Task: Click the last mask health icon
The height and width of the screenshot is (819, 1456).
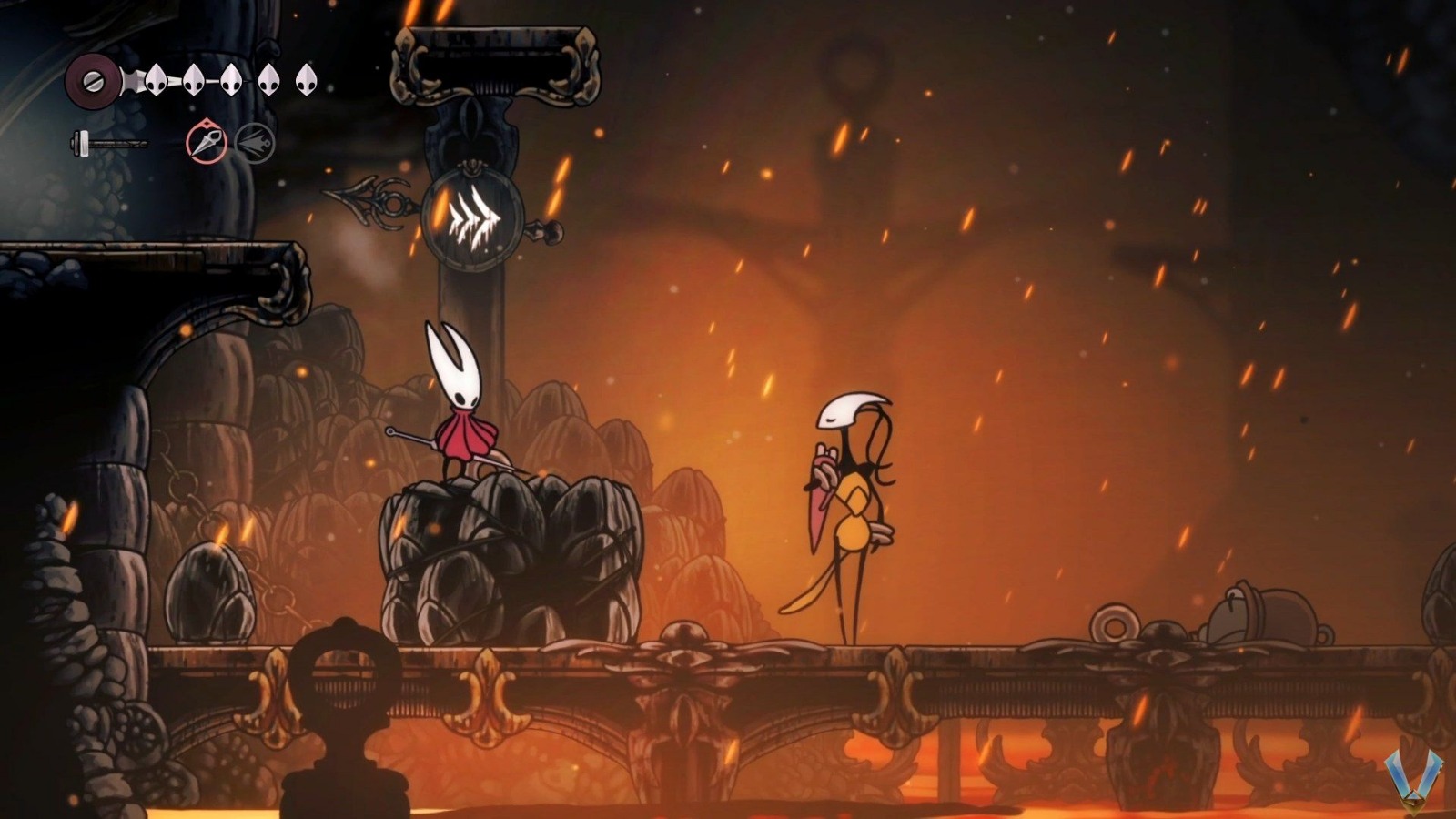Action: pos(308,79)
